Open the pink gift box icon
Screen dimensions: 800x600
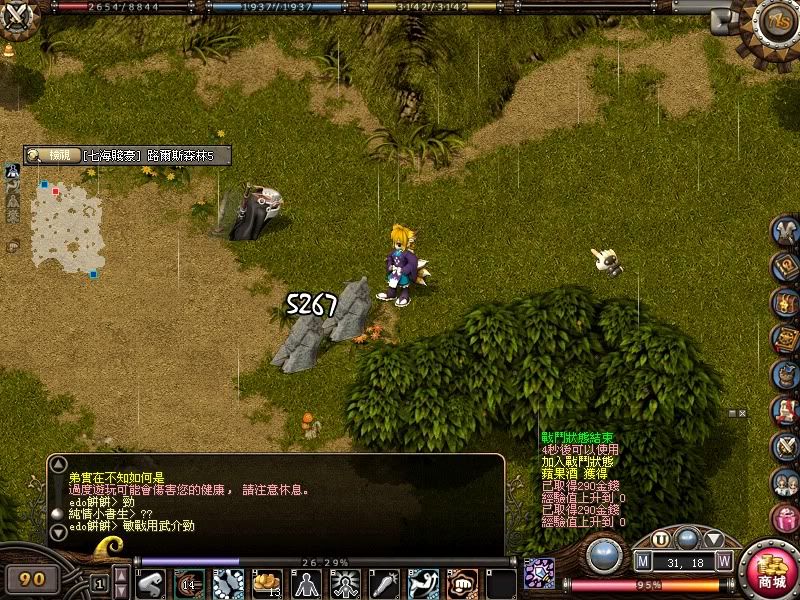(785, 518)
